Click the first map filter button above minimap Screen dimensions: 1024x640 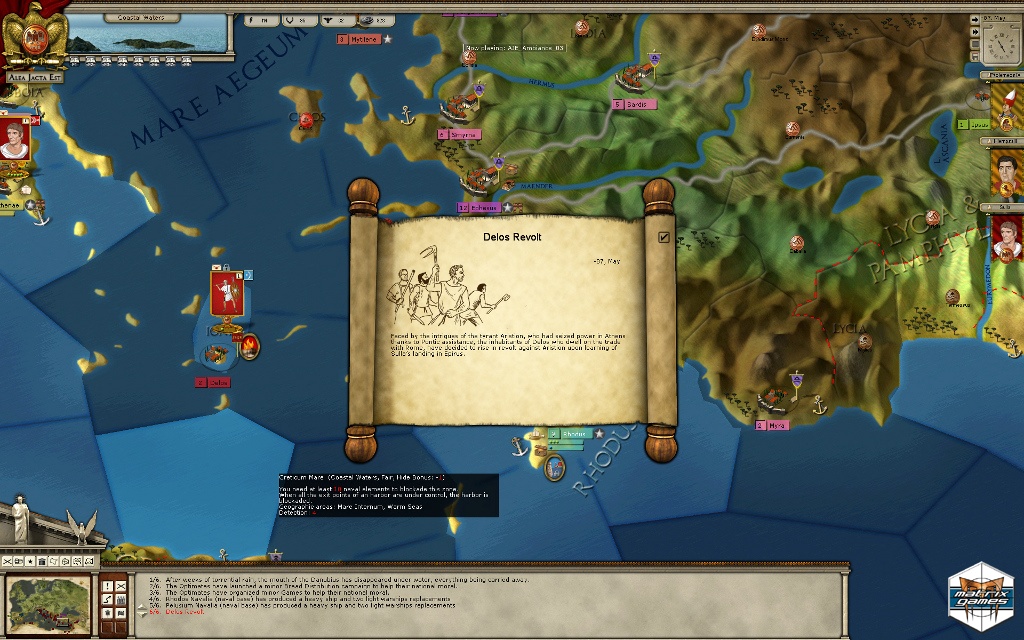[x=8, y=561]
